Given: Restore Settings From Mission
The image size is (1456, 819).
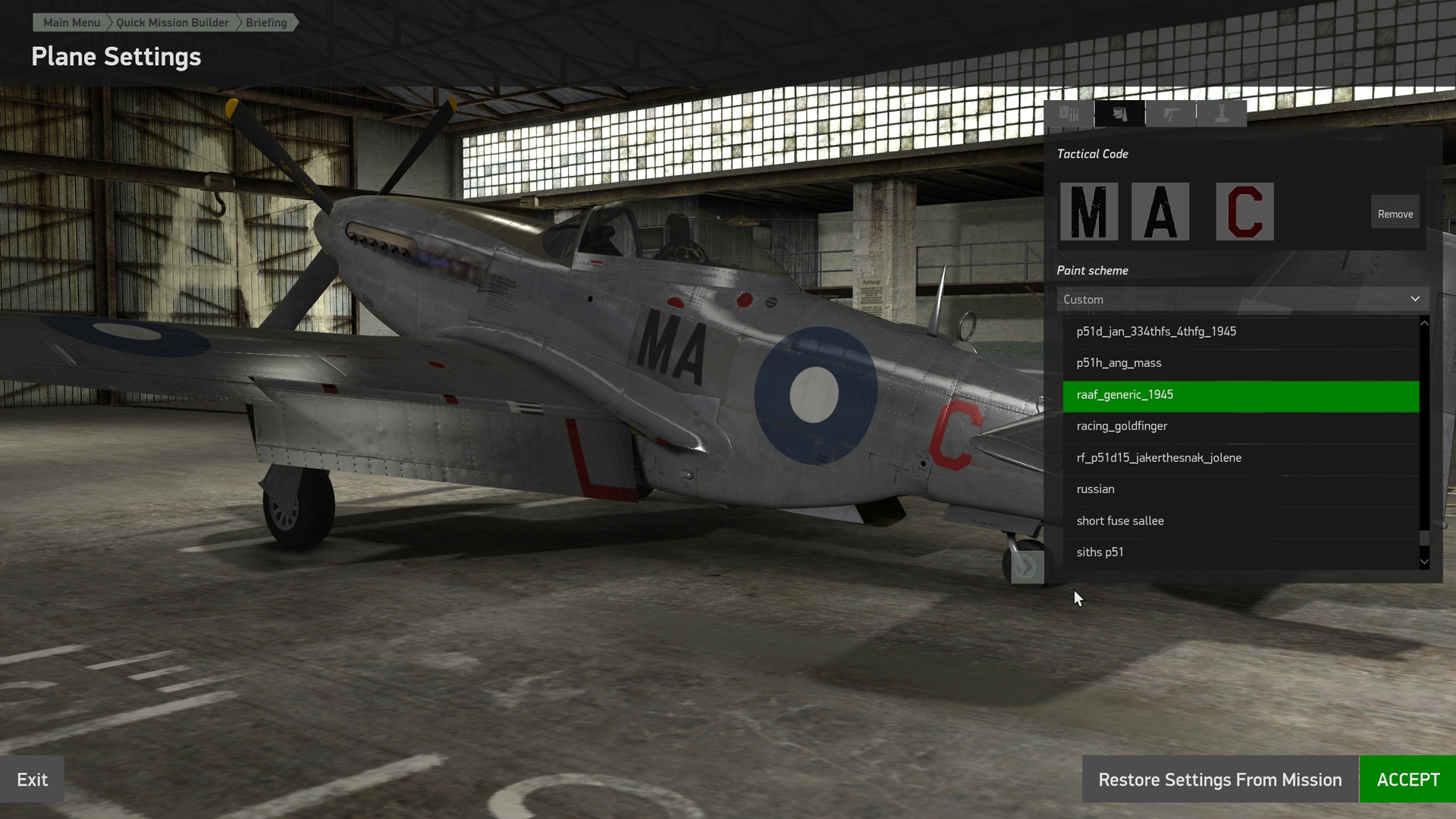Looking at the screenshot, I should click(1219, 780).
